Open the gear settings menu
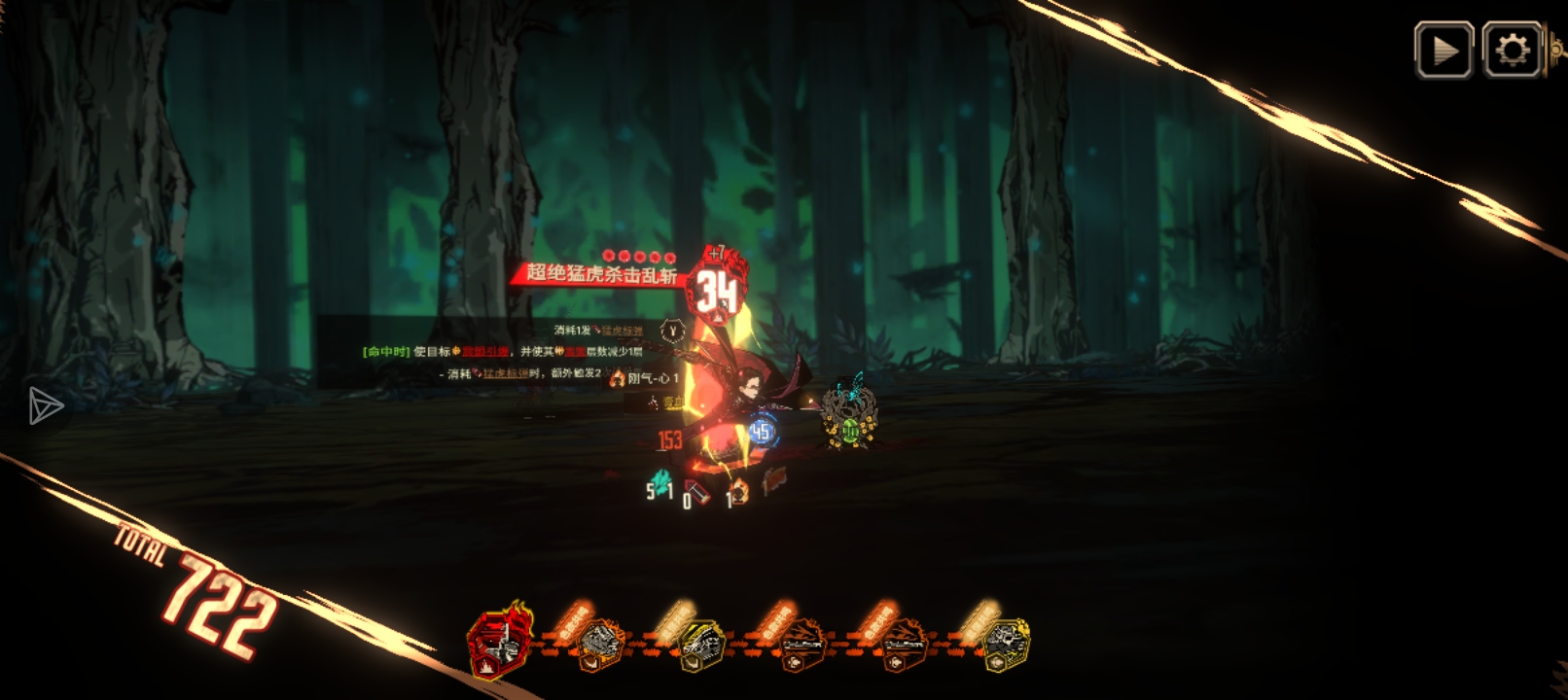The width and height of the screenshot is (1568, 700). click(x=1512, y=50)
